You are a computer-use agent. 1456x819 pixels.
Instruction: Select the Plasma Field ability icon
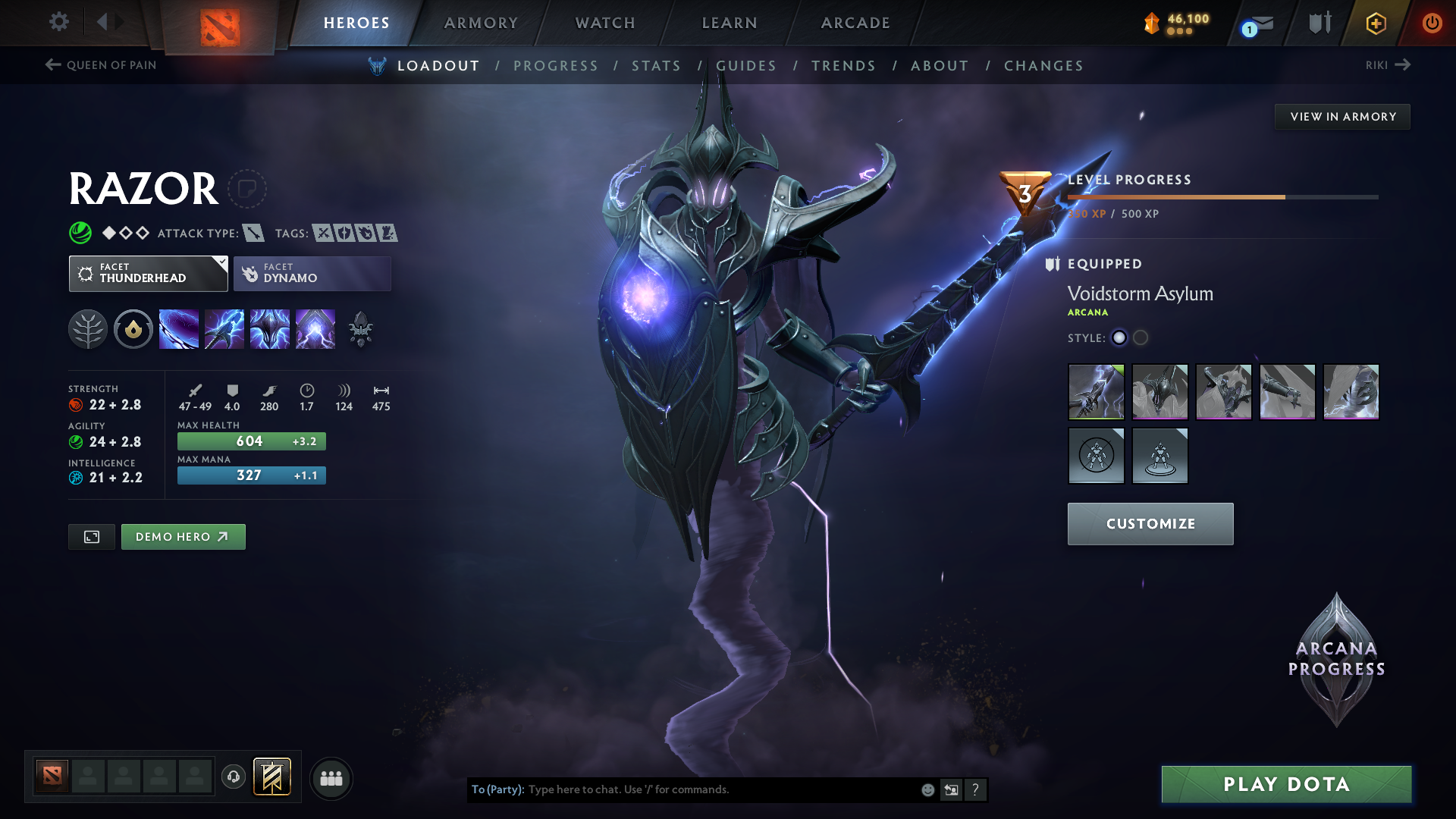coord(179,328)
